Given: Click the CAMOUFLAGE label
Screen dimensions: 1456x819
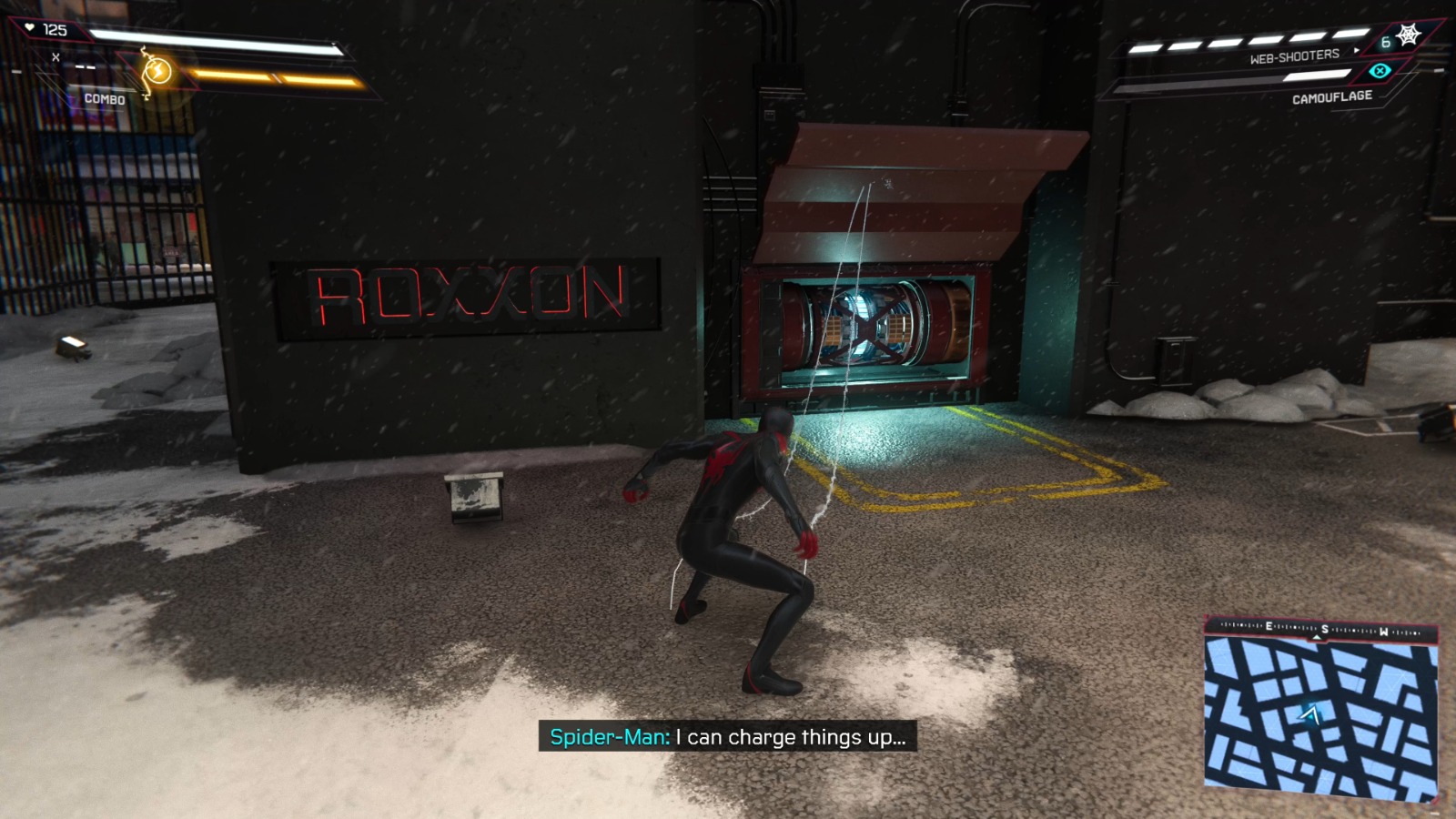Looking at the screenshot, I should point(1332,95).
